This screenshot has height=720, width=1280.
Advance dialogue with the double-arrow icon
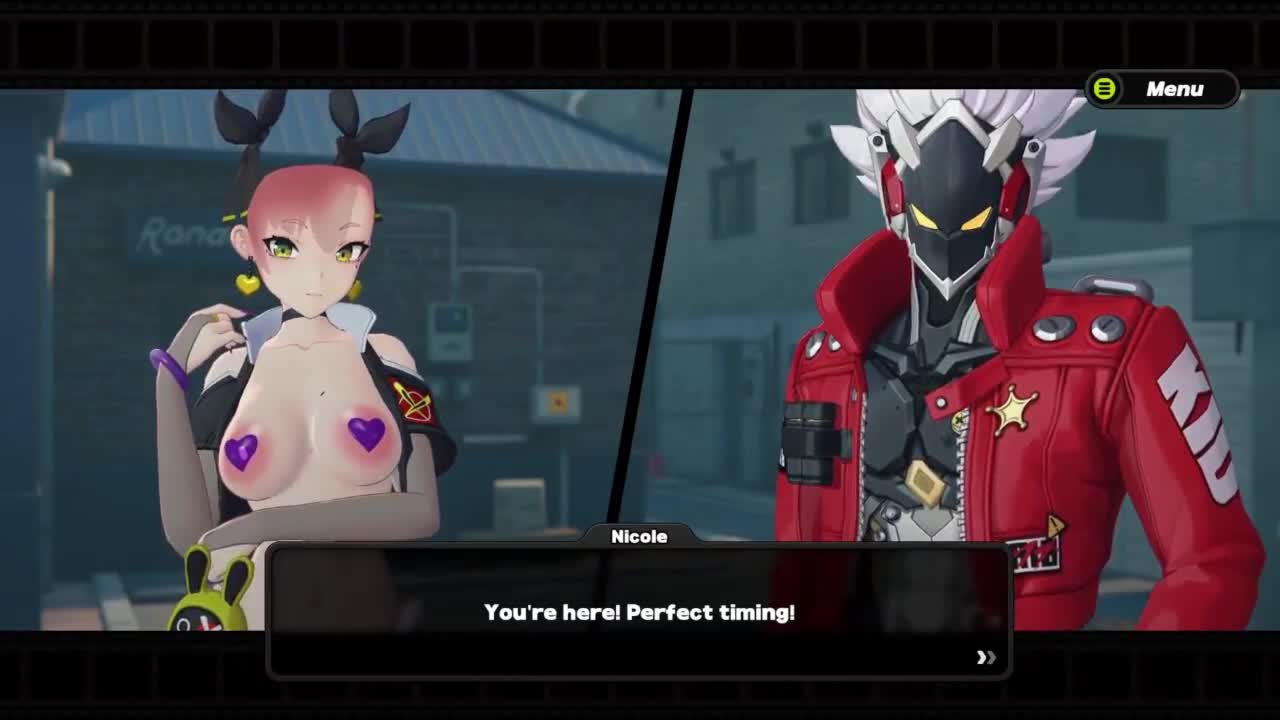[x=986, y=657]
